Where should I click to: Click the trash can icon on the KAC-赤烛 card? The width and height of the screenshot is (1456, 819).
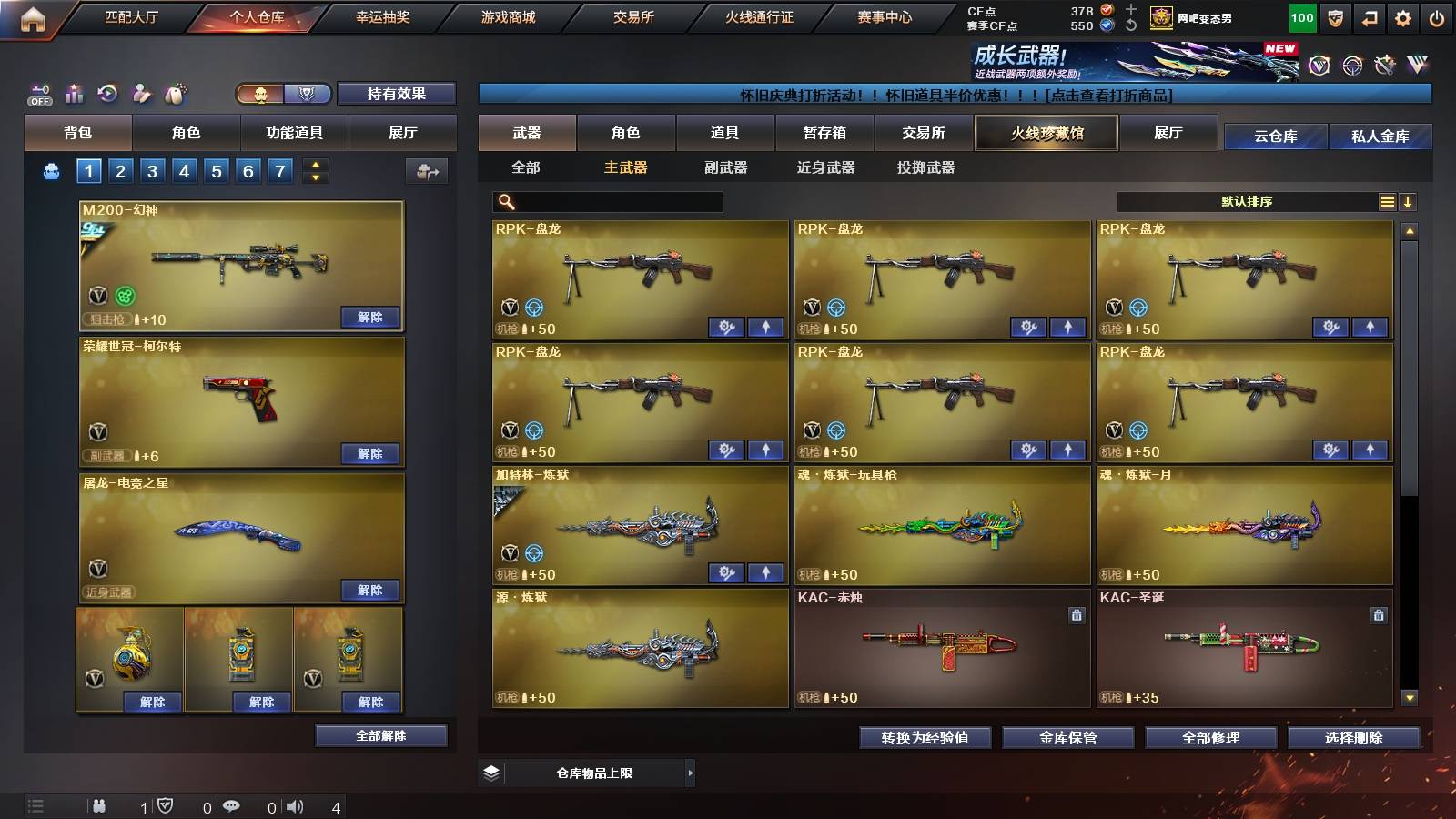pos(1077,615)
